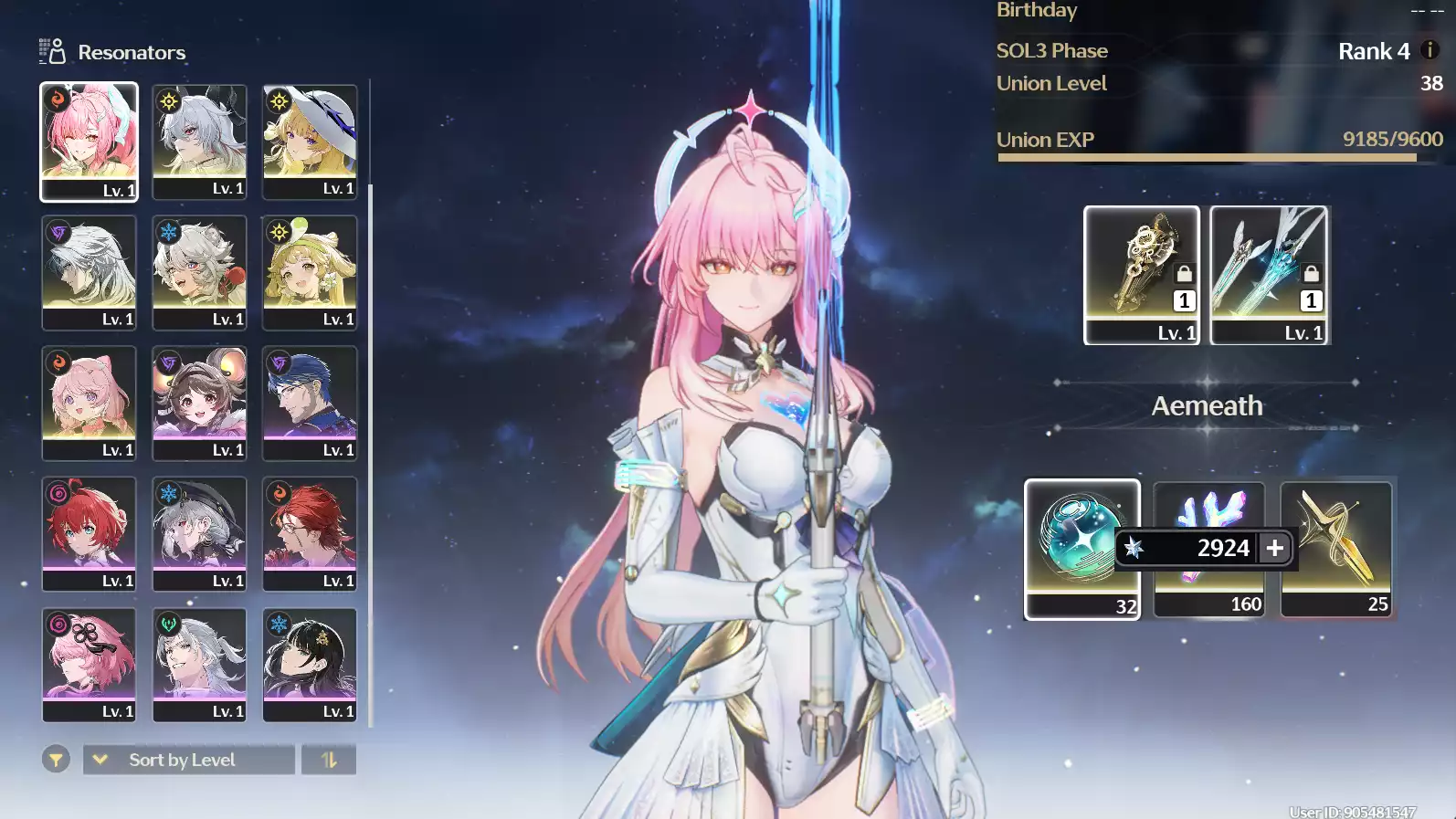Screen dimensions: 1456x819
Task: Choose the blue-haired man with glasses portrait
Action: (310, 403)
